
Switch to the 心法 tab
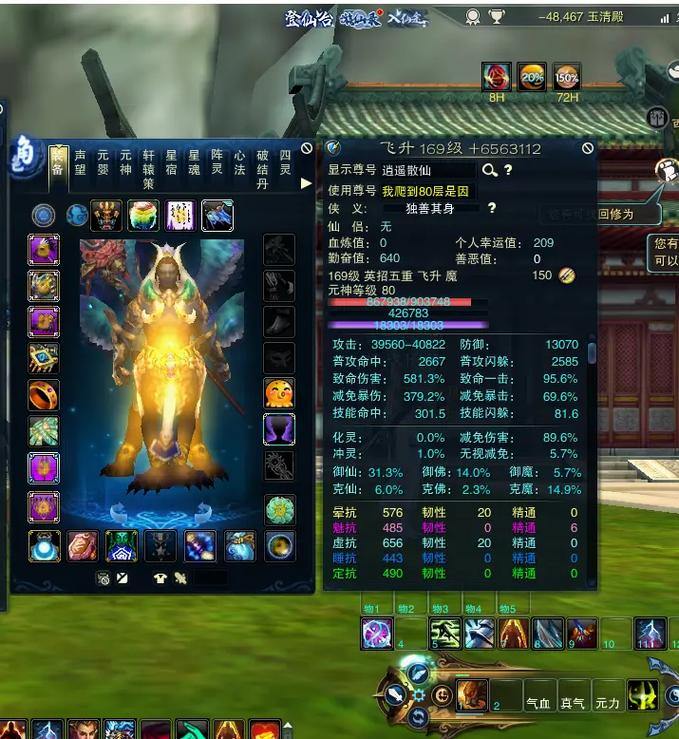[240, 162]
